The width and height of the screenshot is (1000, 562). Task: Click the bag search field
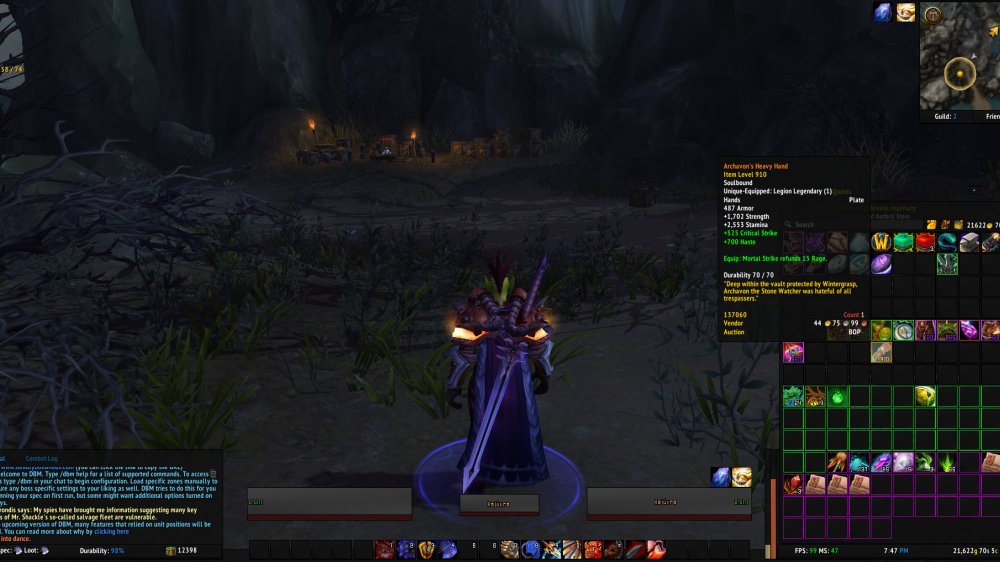pyautogui.click(x=840, y=225)
